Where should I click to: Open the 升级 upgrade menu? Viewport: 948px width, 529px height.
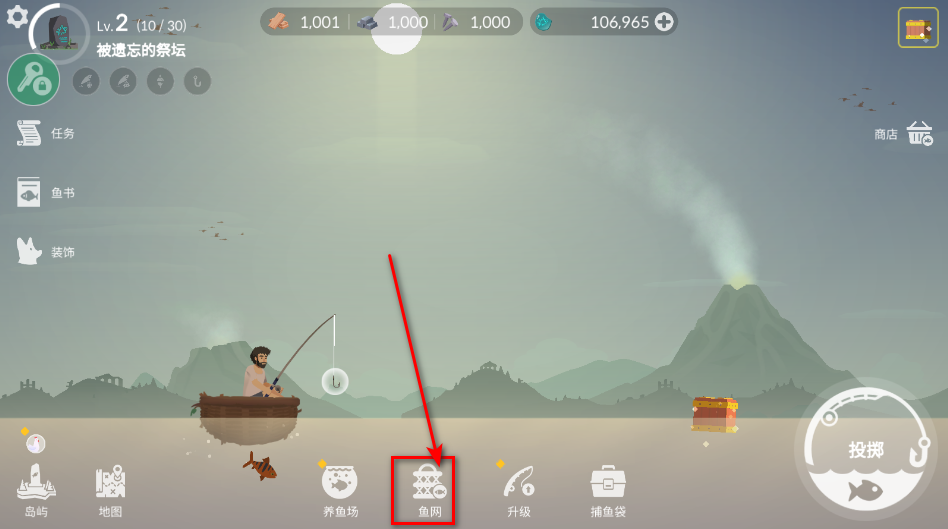coord(518,490)
